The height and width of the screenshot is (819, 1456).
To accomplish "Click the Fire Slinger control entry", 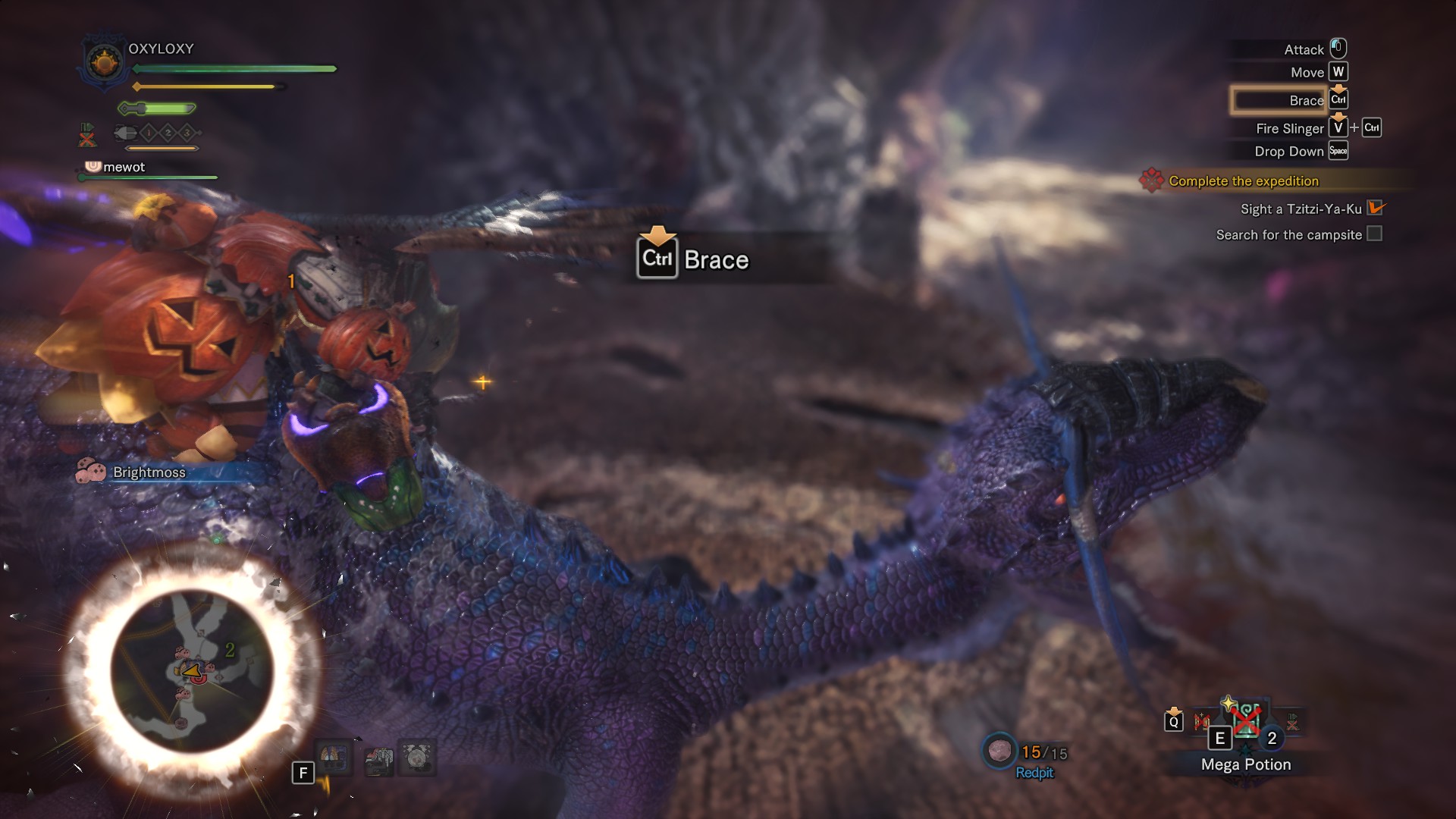I will tap(1289, 128).
